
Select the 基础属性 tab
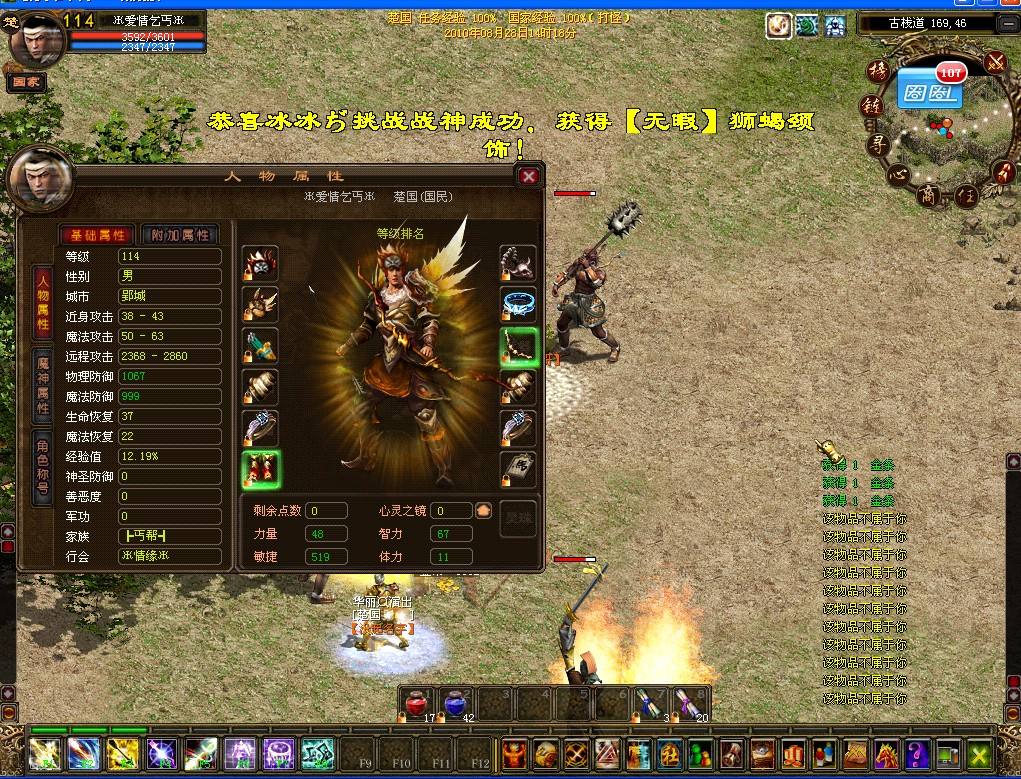(x=96, y=235)
